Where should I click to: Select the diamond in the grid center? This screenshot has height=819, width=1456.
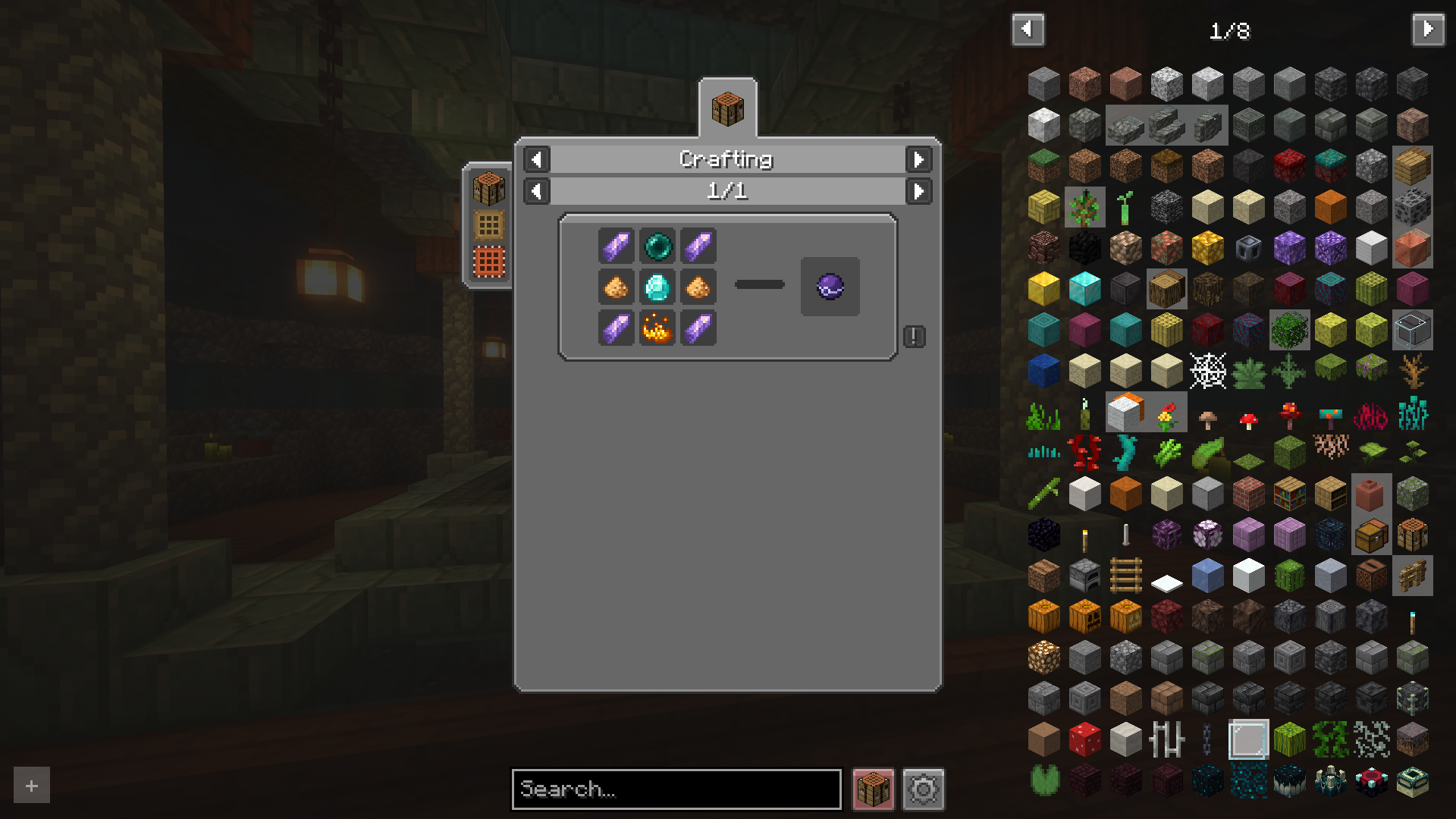pyautogui.click(x=657, y=287)
